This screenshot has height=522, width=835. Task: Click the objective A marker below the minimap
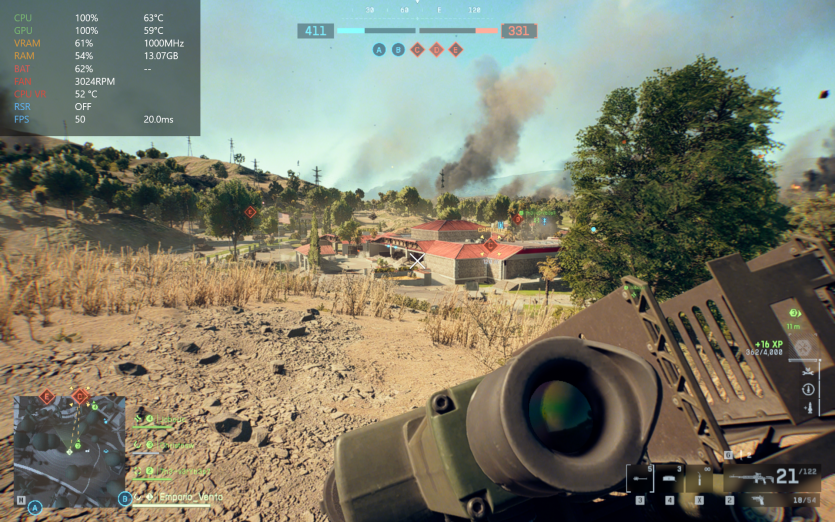[35, 507]
